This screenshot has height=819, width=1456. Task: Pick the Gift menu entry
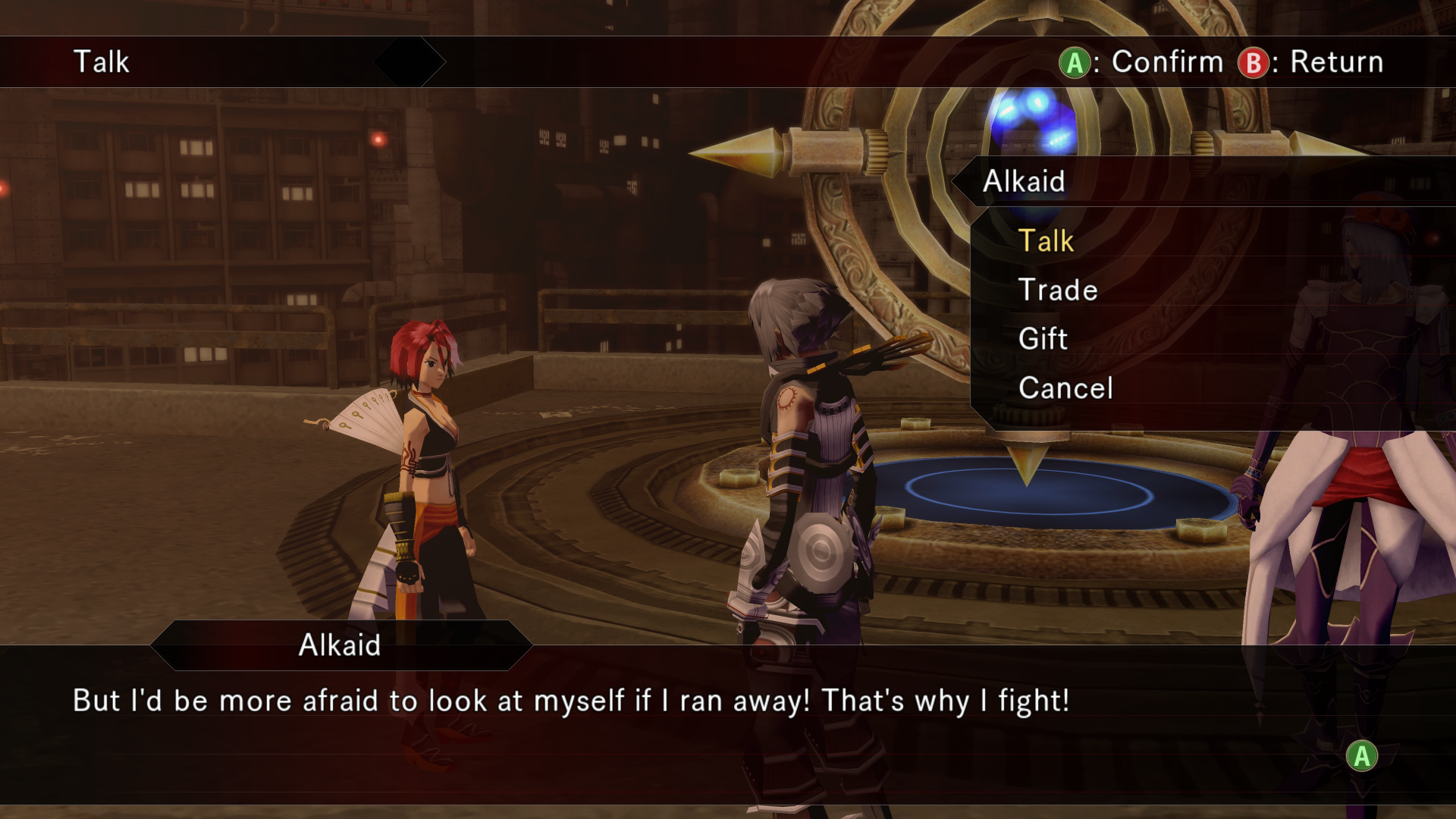coord(1043,339)
